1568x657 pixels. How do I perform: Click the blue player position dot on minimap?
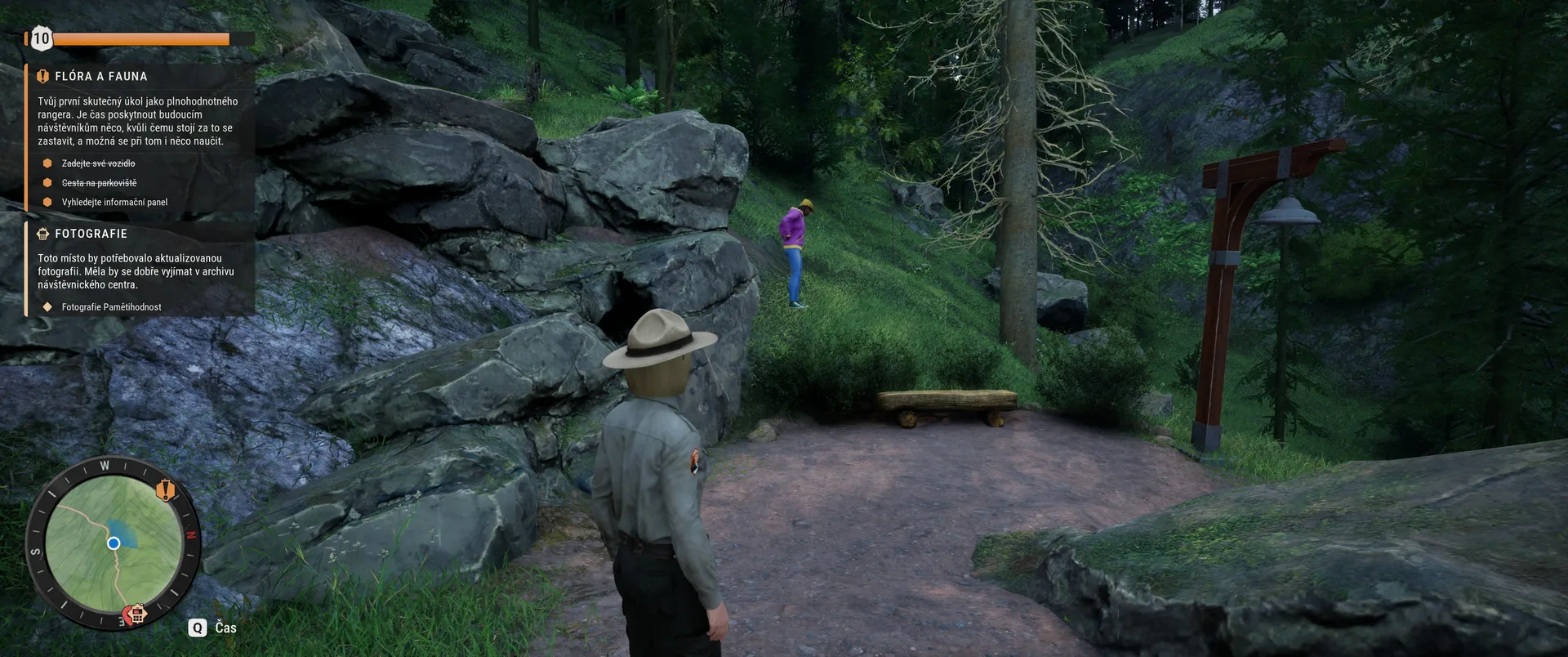click(114, 543)
